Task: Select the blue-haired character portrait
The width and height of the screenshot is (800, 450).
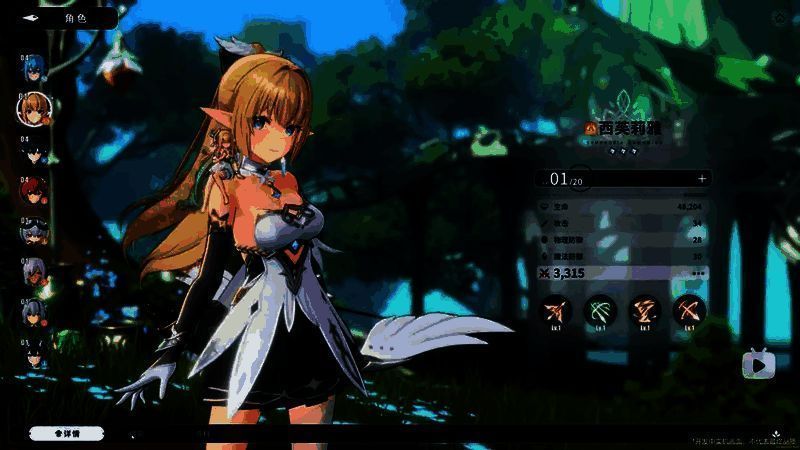Action: (x=34, y=70)
